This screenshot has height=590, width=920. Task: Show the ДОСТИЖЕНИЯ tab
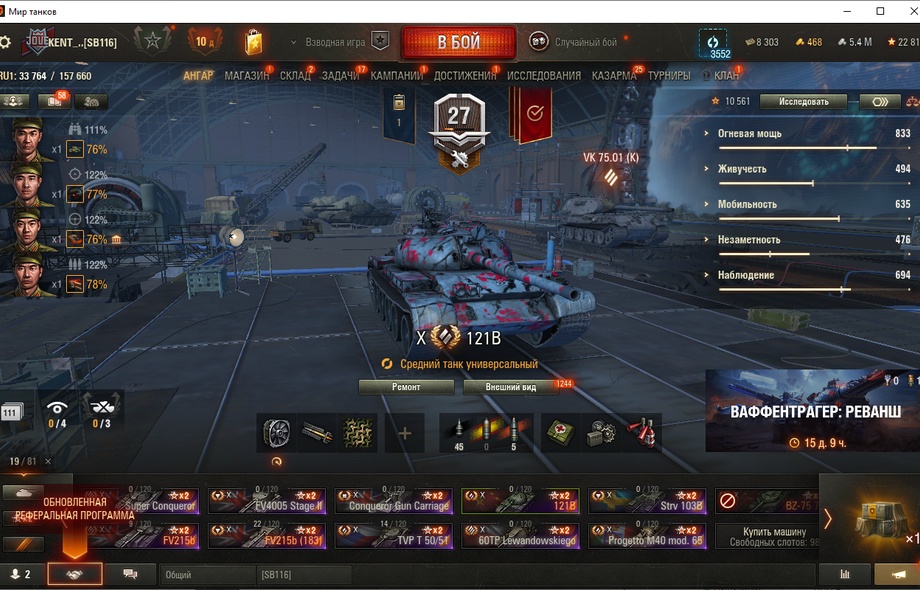pos(465,76)
